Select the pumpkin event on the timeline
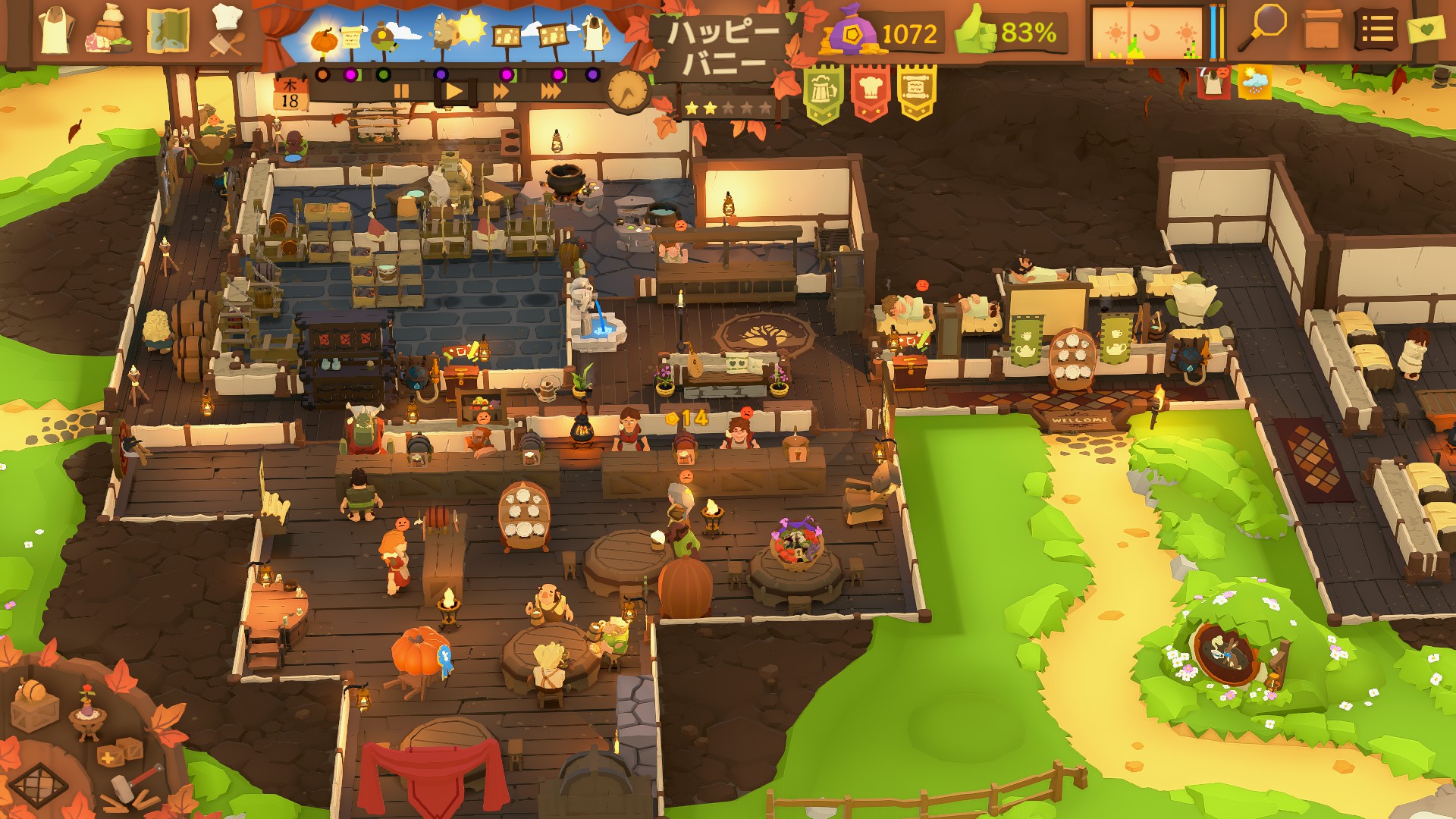This screenshot has width=1456, height=819. click(x=324, y=39)
